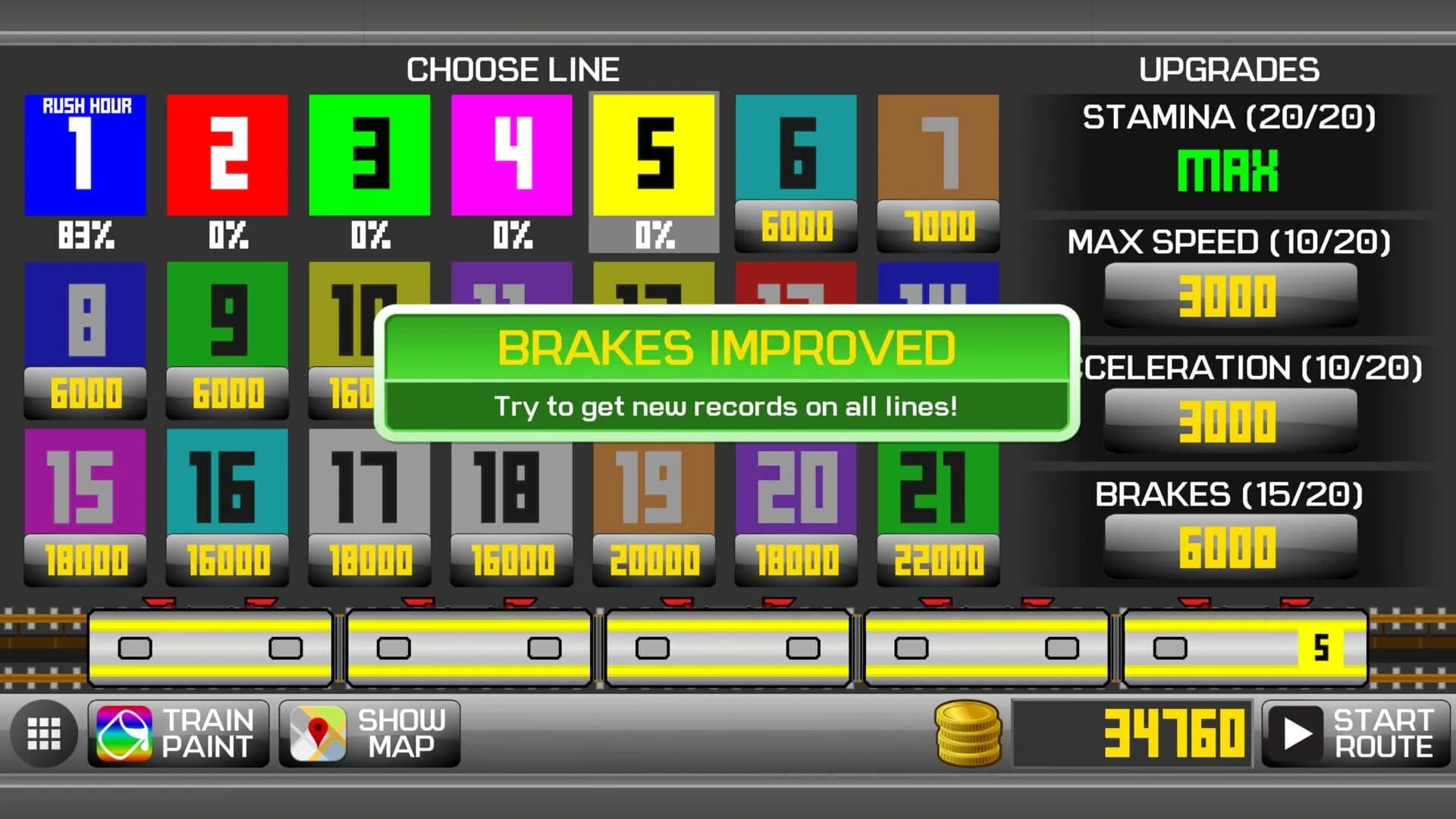Open the Show Map view
Screen dimensions: 1456x819
pyautogui.click(x=369, y=733)
